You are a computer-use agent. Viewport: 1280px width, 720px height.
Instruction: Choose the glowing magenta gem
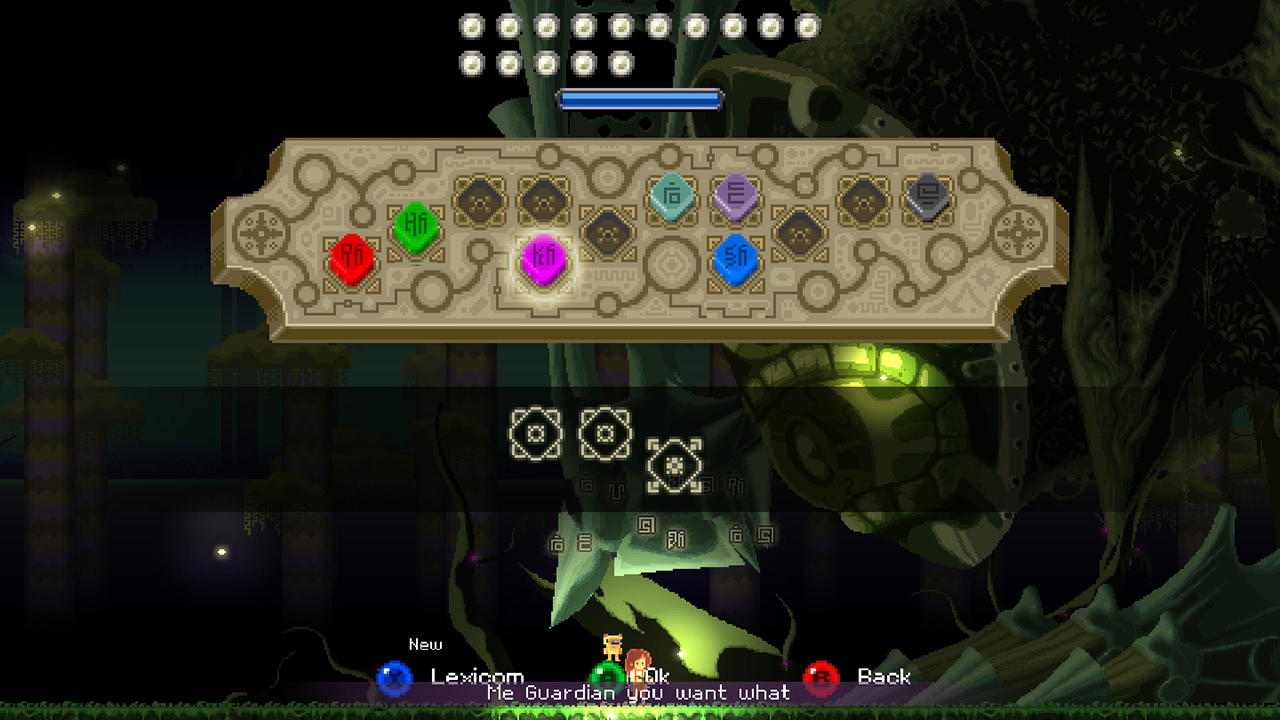543,258
